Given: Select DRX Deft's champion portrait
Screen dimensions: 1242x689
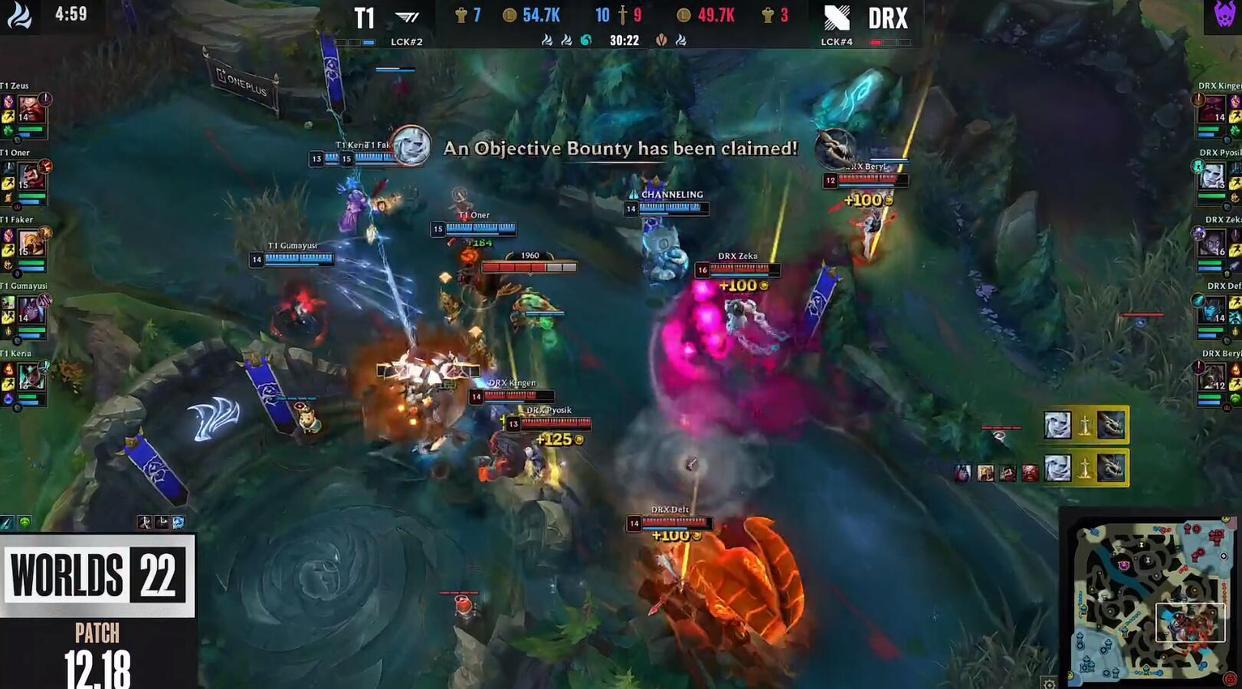Looking at the screenshot, I should 1212,309.
